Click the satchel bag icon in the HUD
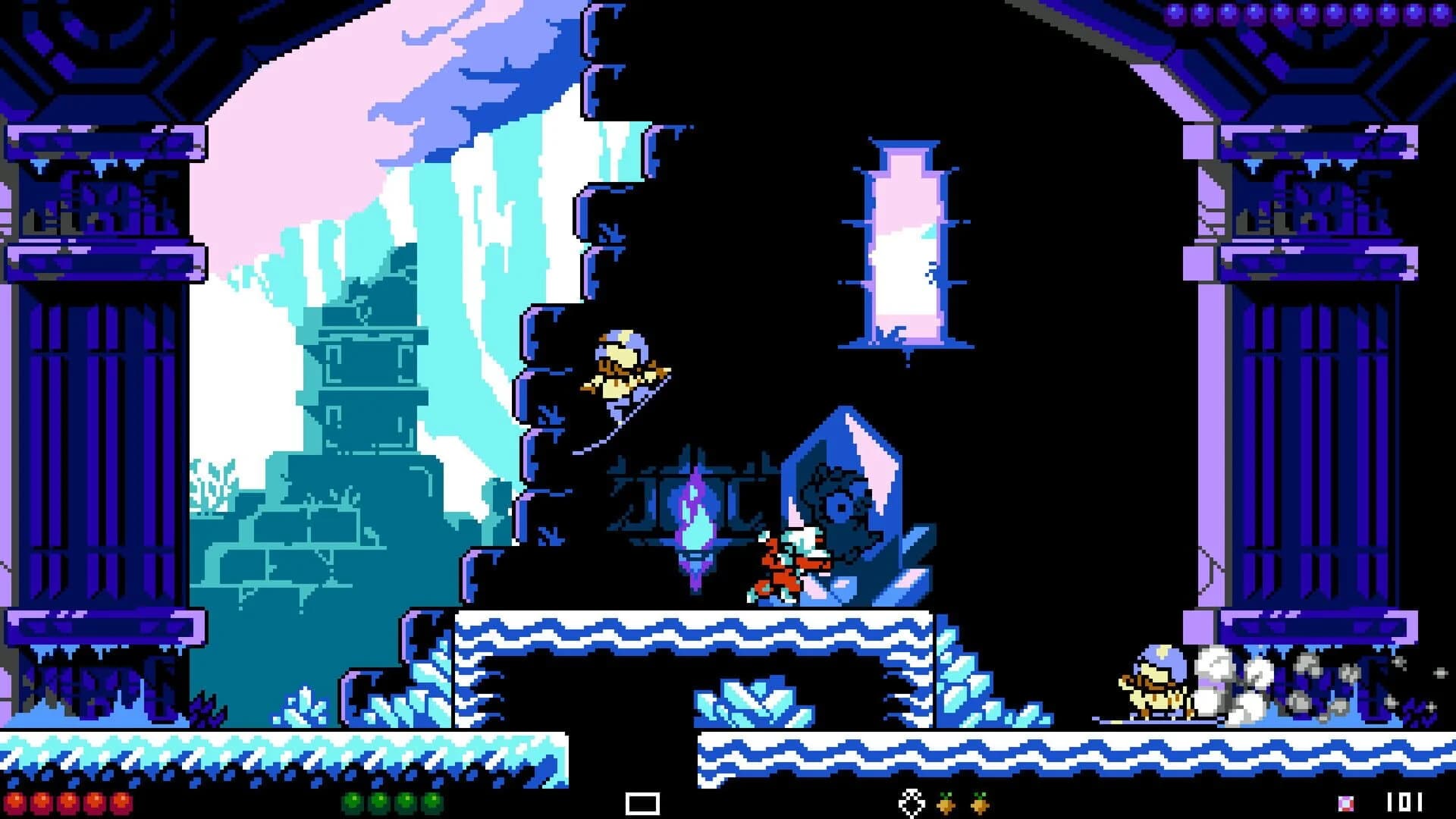 pyautogui.click(x=912, y=802)
